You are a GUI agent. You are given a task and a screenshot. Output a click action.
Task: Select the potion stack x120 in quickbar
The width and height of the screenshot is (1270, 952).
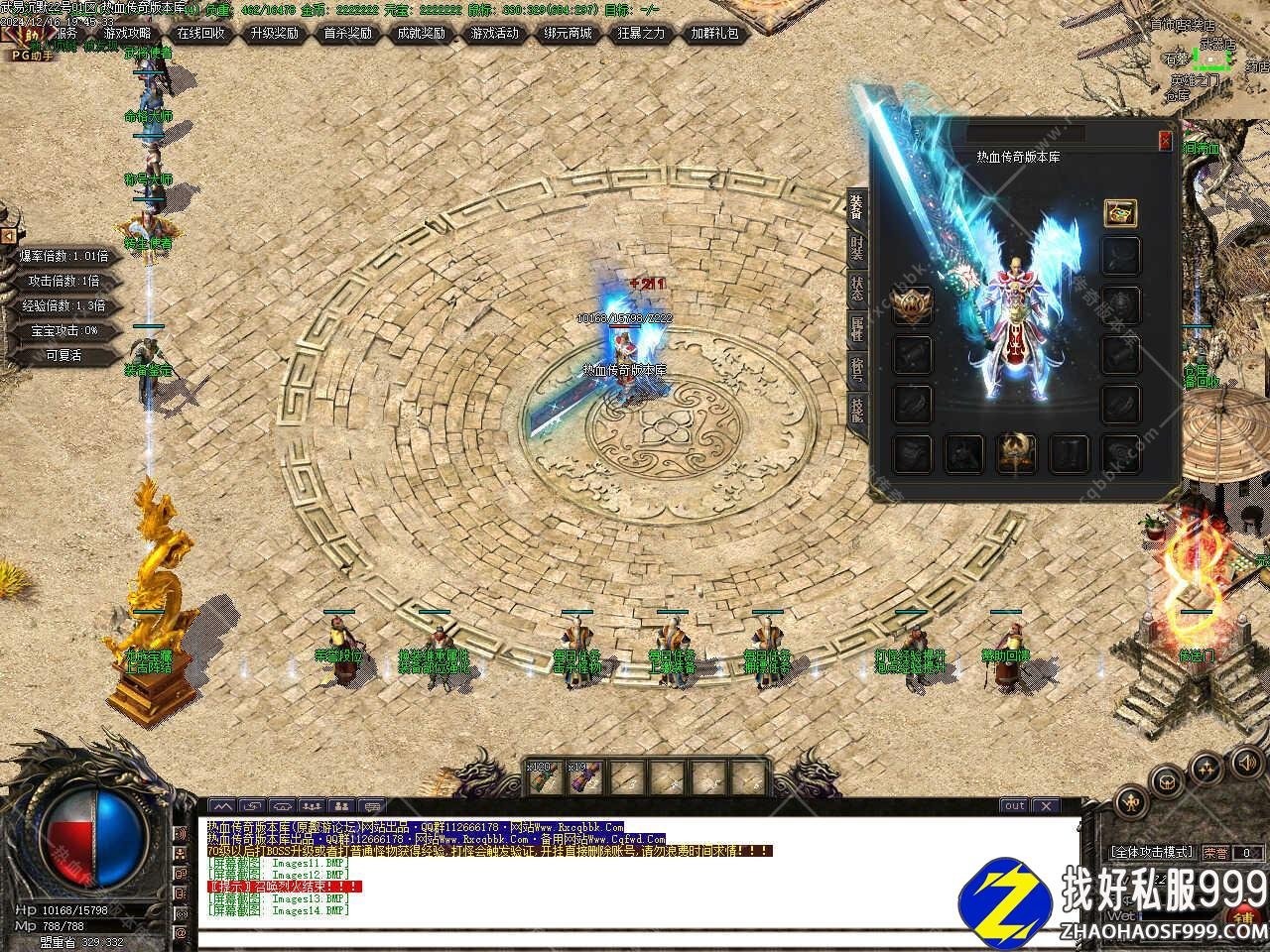(541, 776)
